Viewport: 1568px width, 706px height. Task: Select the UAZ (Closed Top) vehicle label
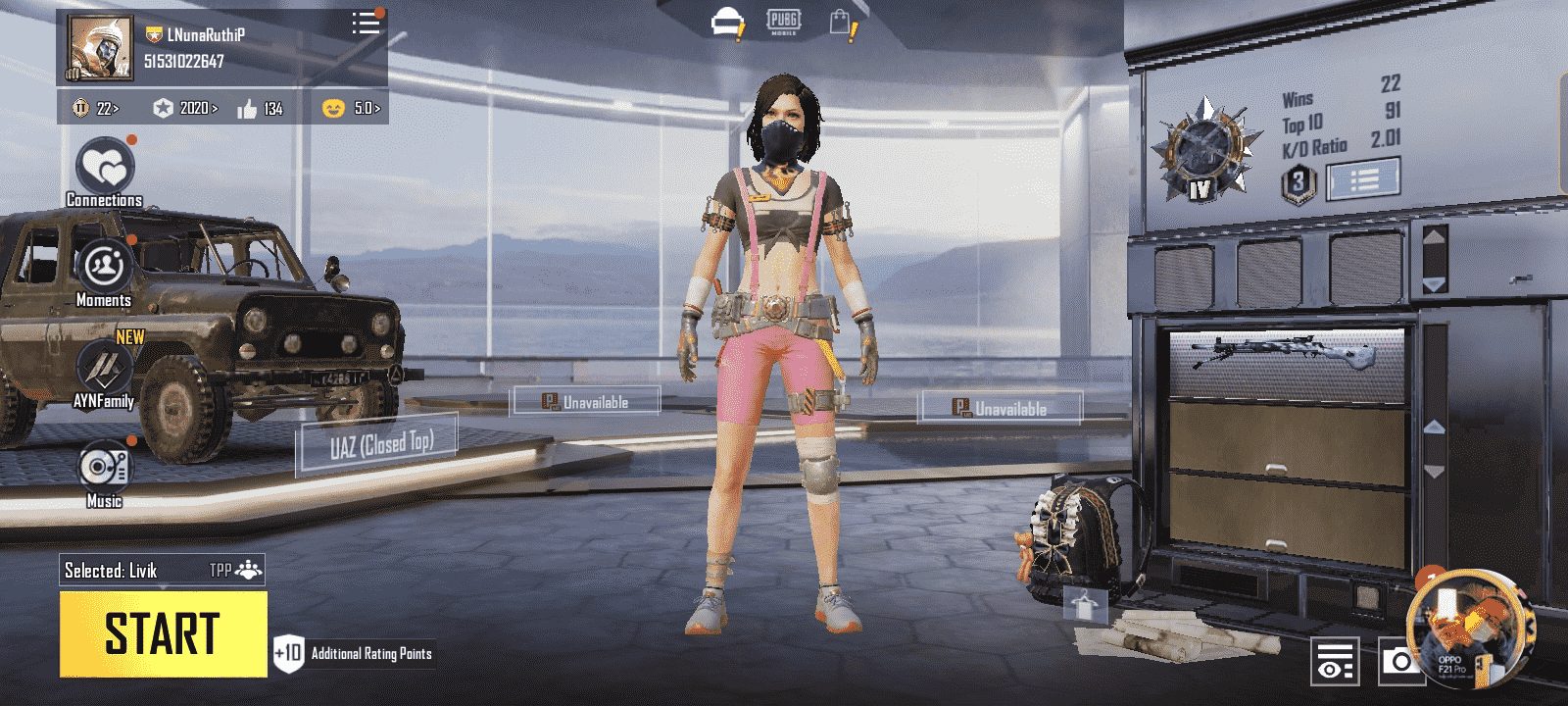[380, 446]
